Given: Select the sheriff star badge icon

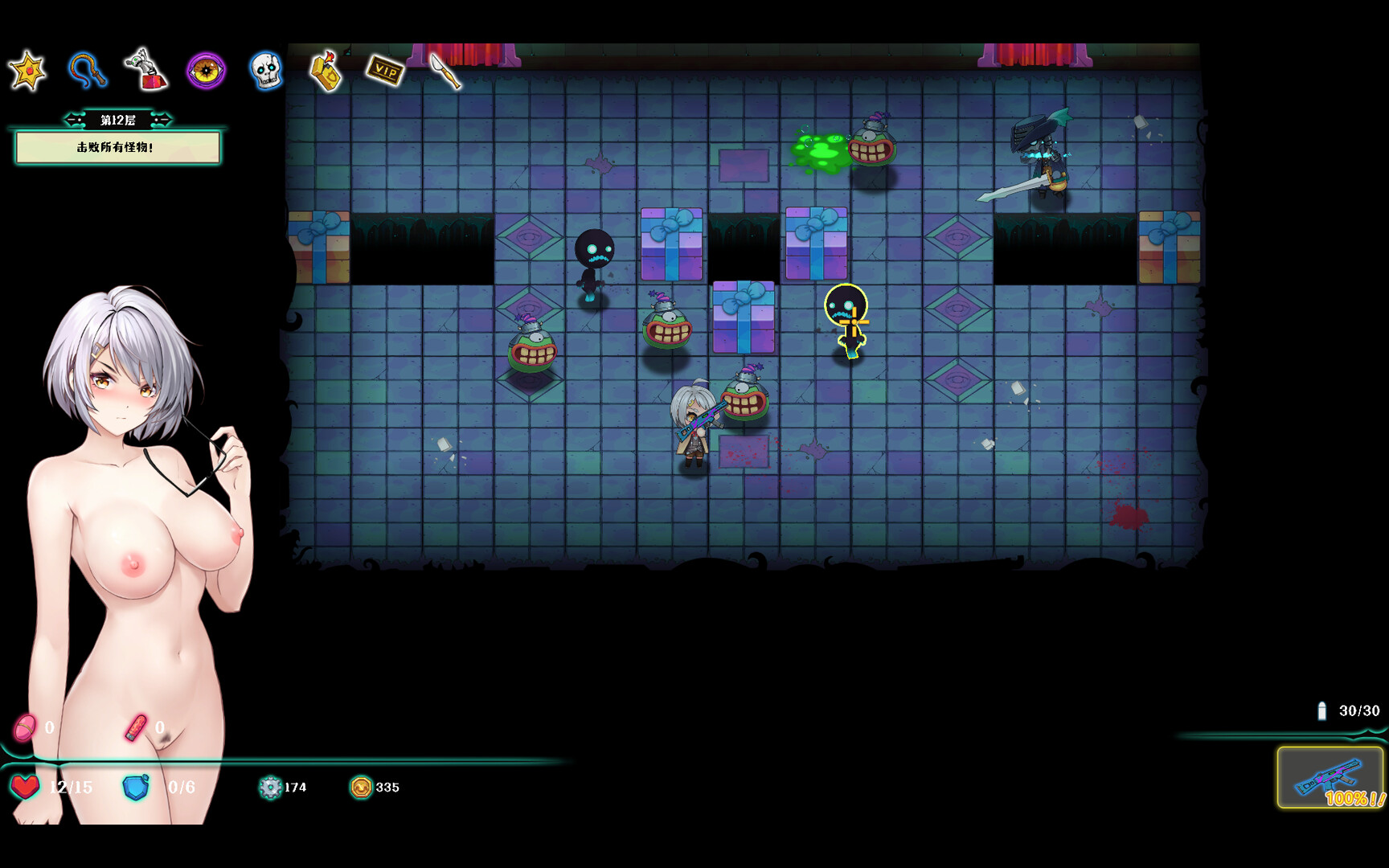Looking at the screenshot, I should click(x=28, y=71).
